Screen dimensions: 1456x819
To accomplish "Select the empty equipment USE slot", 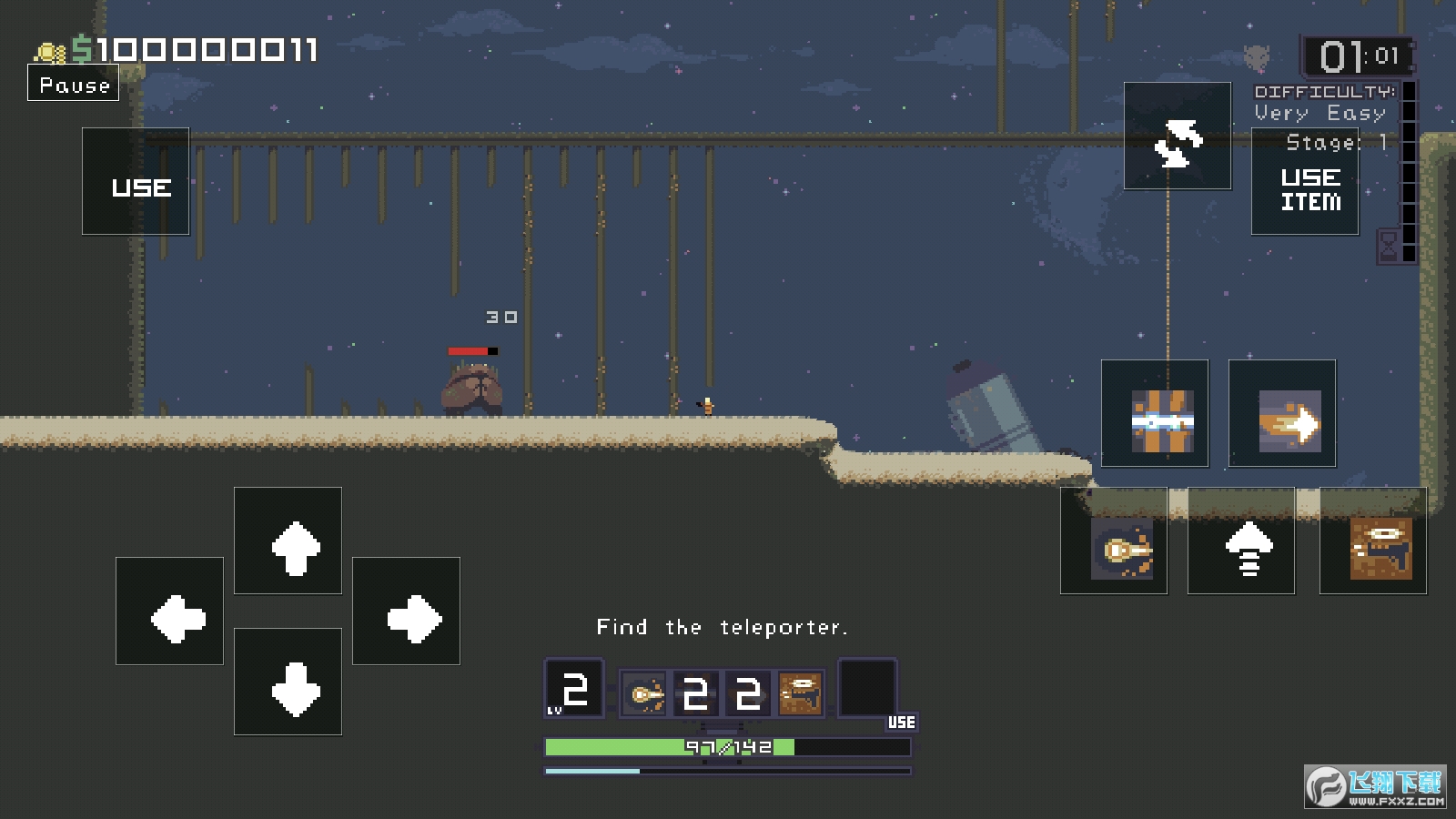I will tap(867, 689).
